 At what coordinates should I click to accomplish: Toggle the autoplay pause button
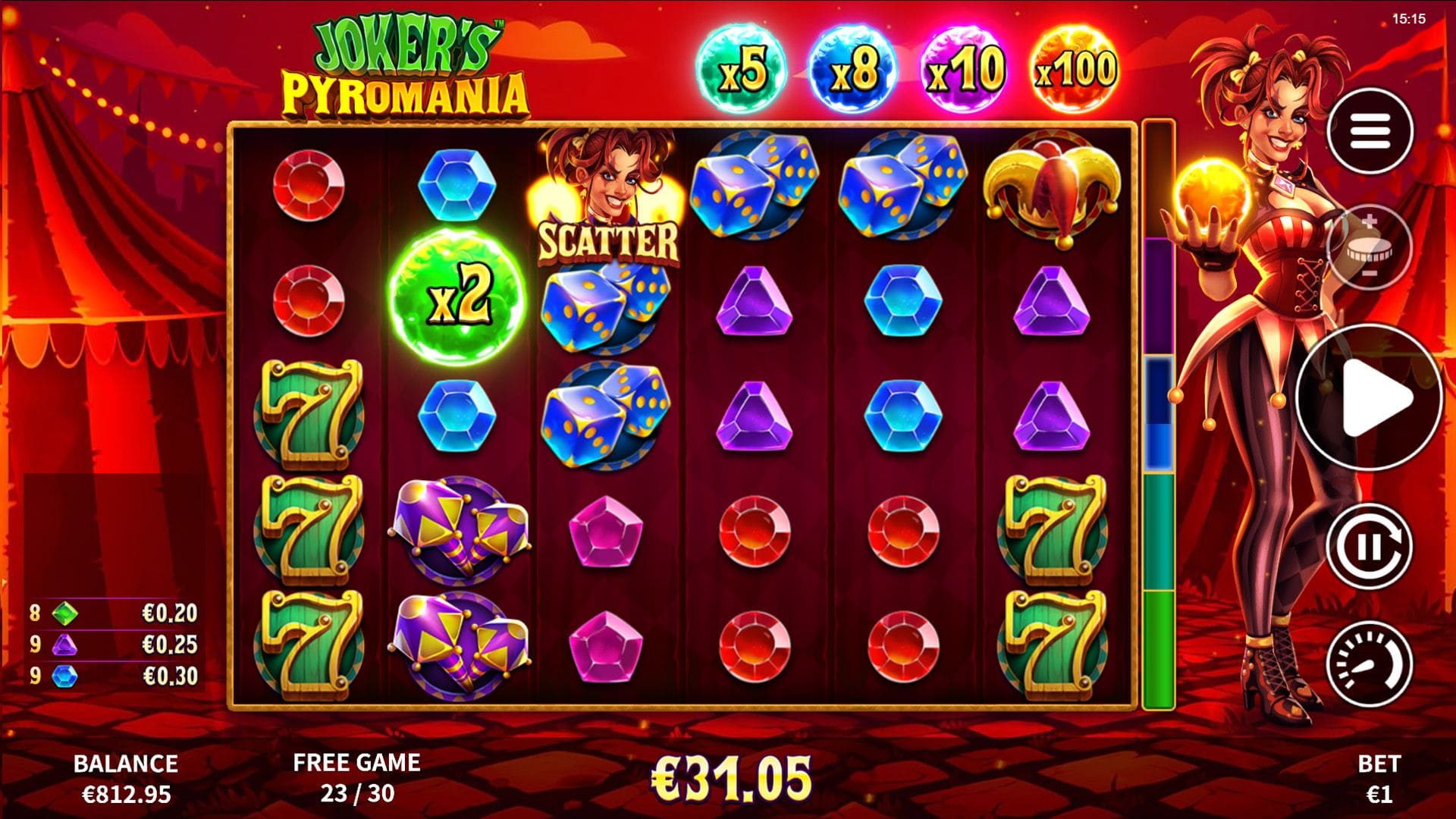[x=1369, y=546]
